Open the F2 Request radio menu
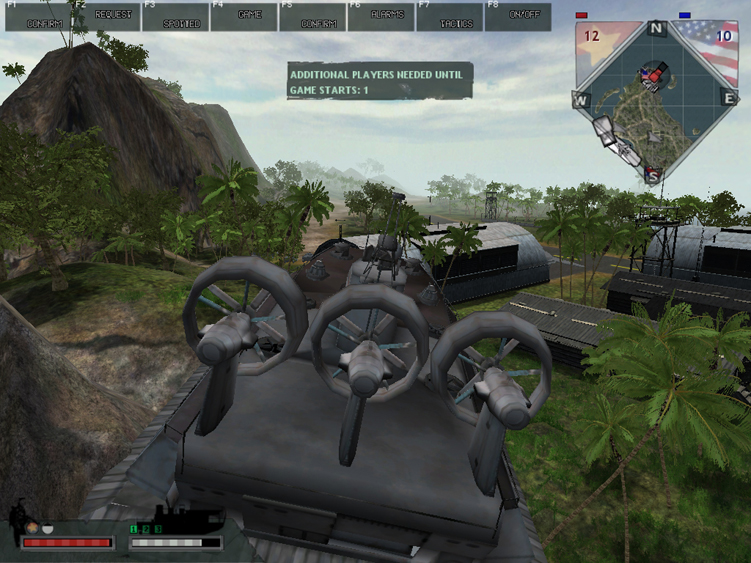 (106, 16)
